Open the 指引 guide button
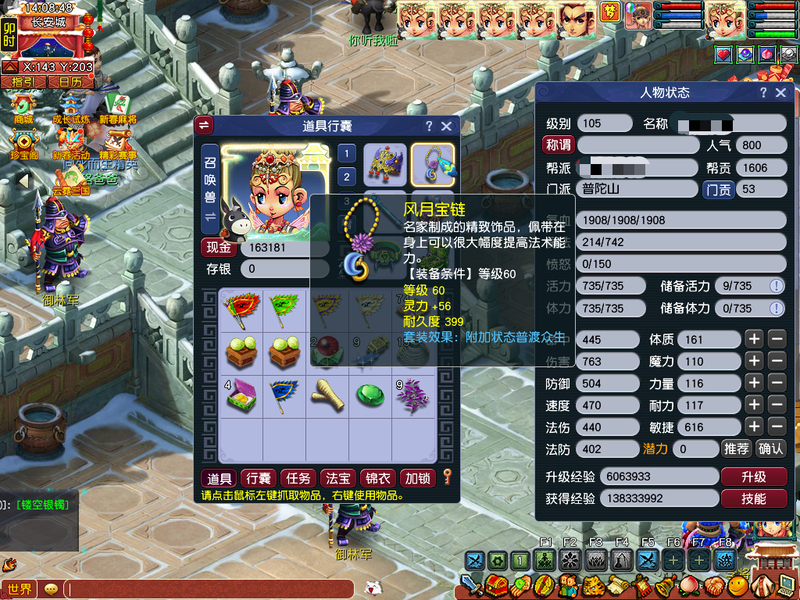 pos(25,82)
